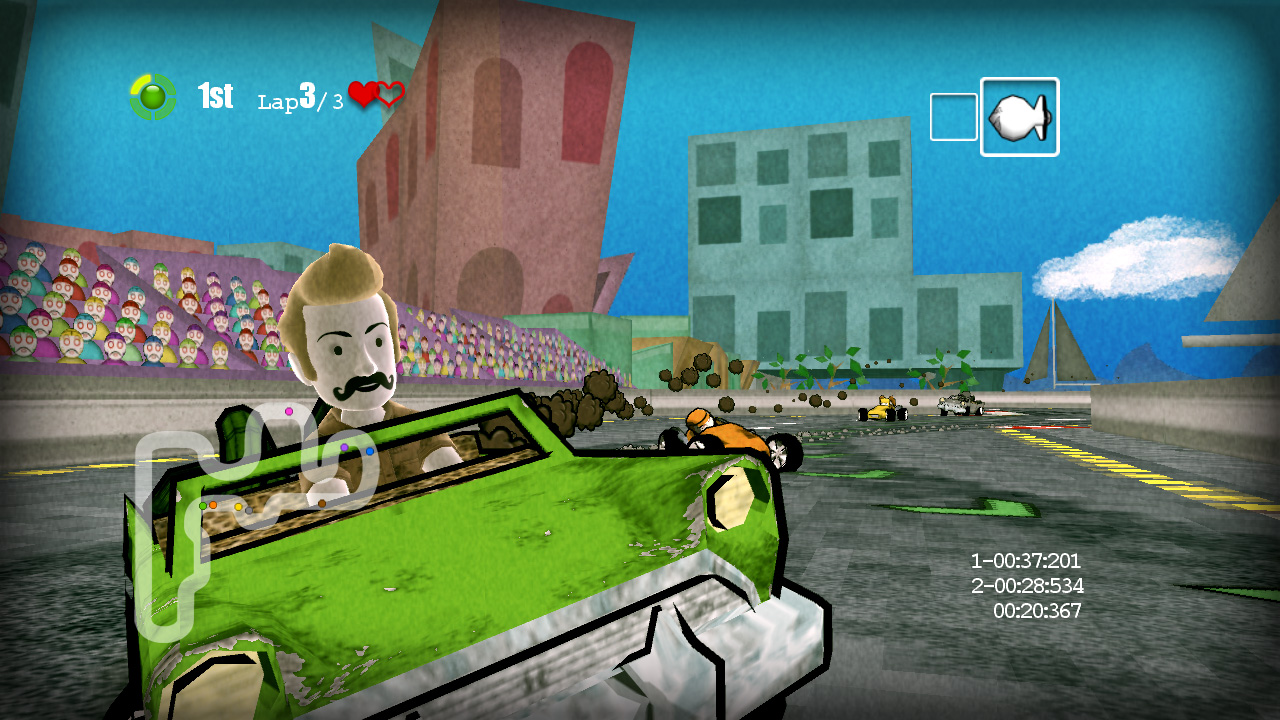
Task: Click the empty small item slot
Action: click(x=953, y=117)
